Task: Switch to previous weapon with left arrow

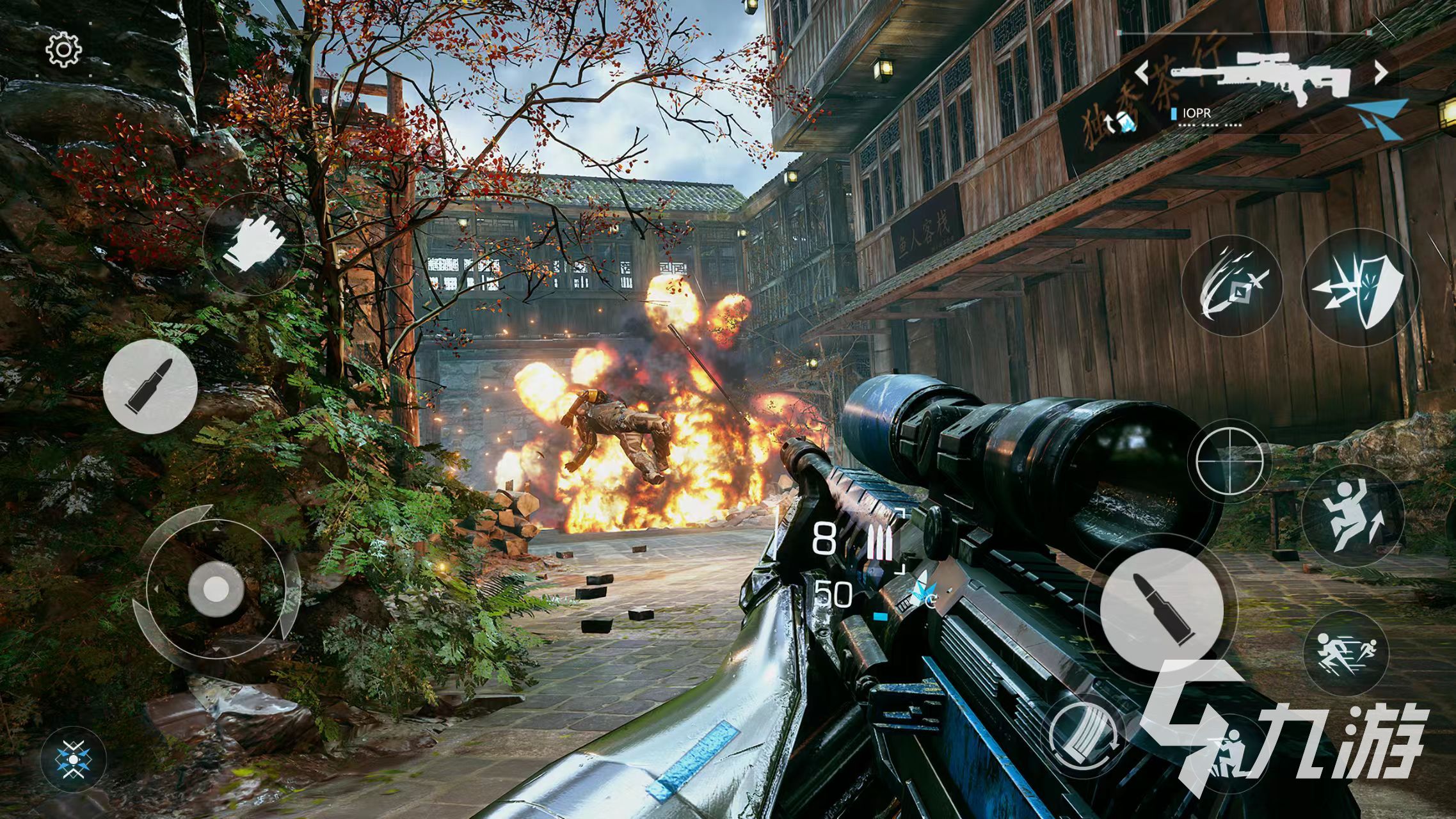Action: point(1144,72)
